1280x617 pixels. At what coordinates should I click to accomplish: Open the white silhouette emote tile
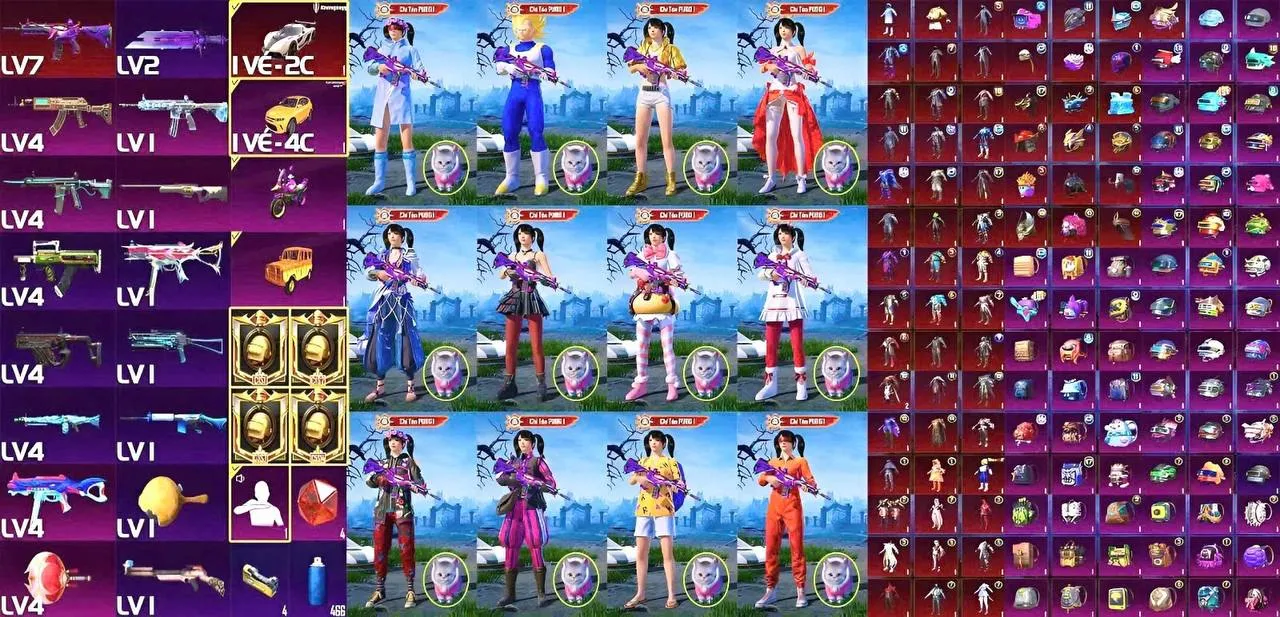point(259,502)
